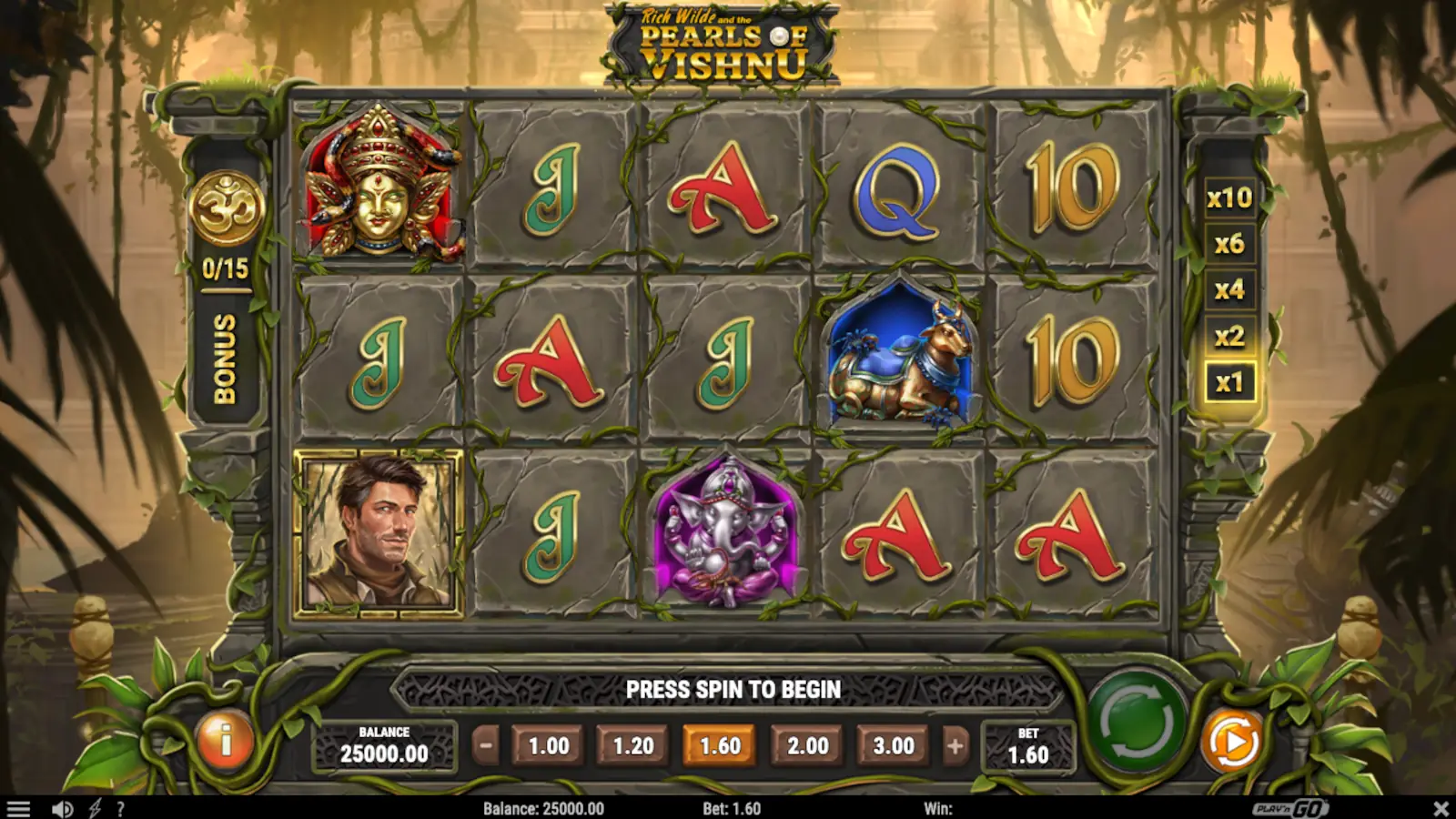The height and width of the screenshot is (819, 1456).
Task: Switch to the 2.00 bet value
Action: pyautogui.click(x=807, y=744)
